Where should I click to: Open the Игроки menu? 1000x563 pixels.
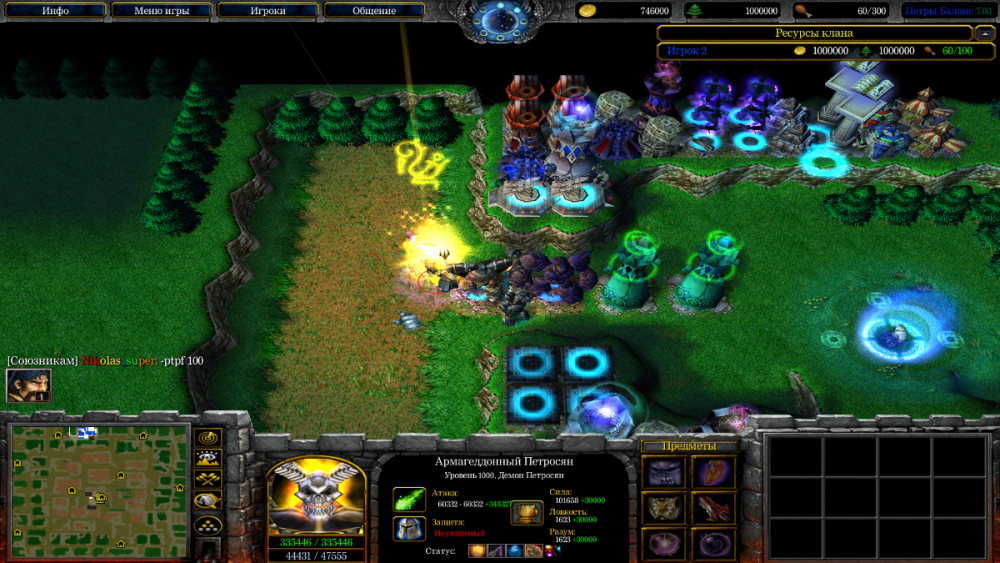(x=269, y=11)
